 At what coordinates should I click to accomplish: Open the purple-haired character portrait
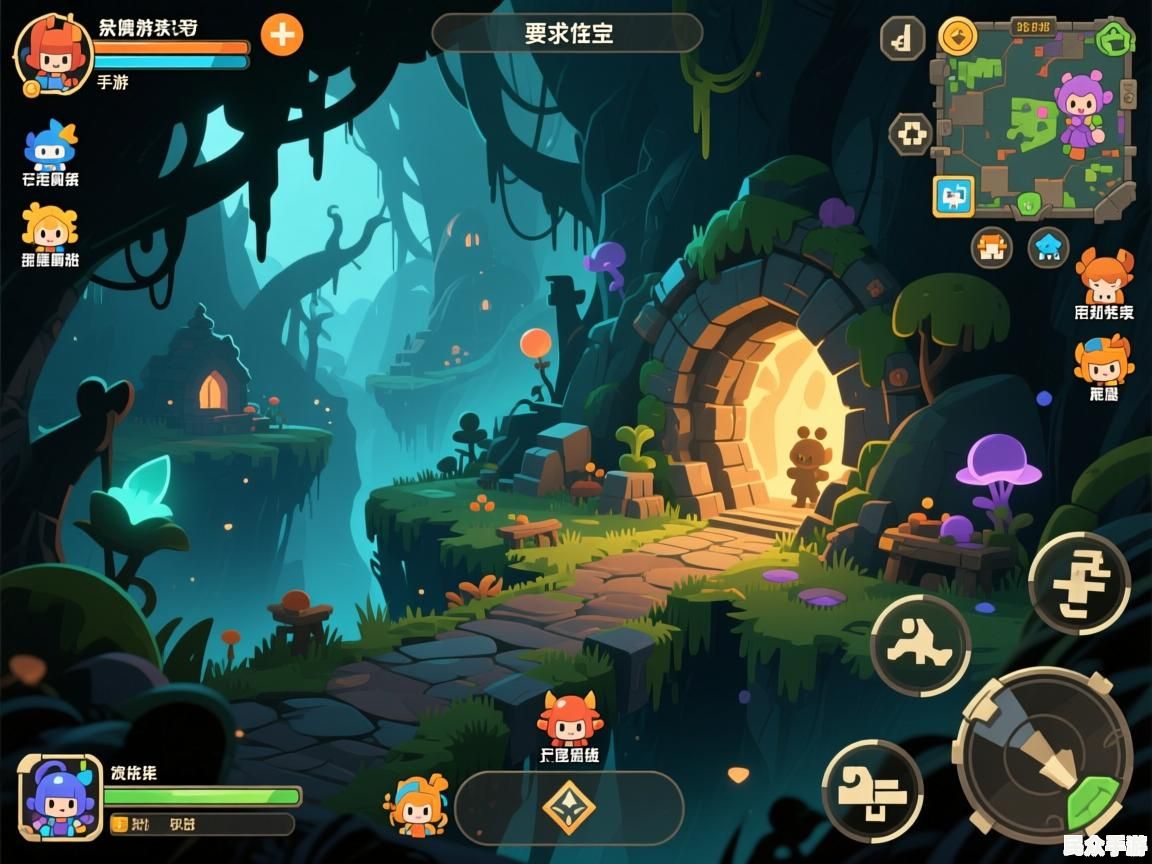[x=60, y=796]
